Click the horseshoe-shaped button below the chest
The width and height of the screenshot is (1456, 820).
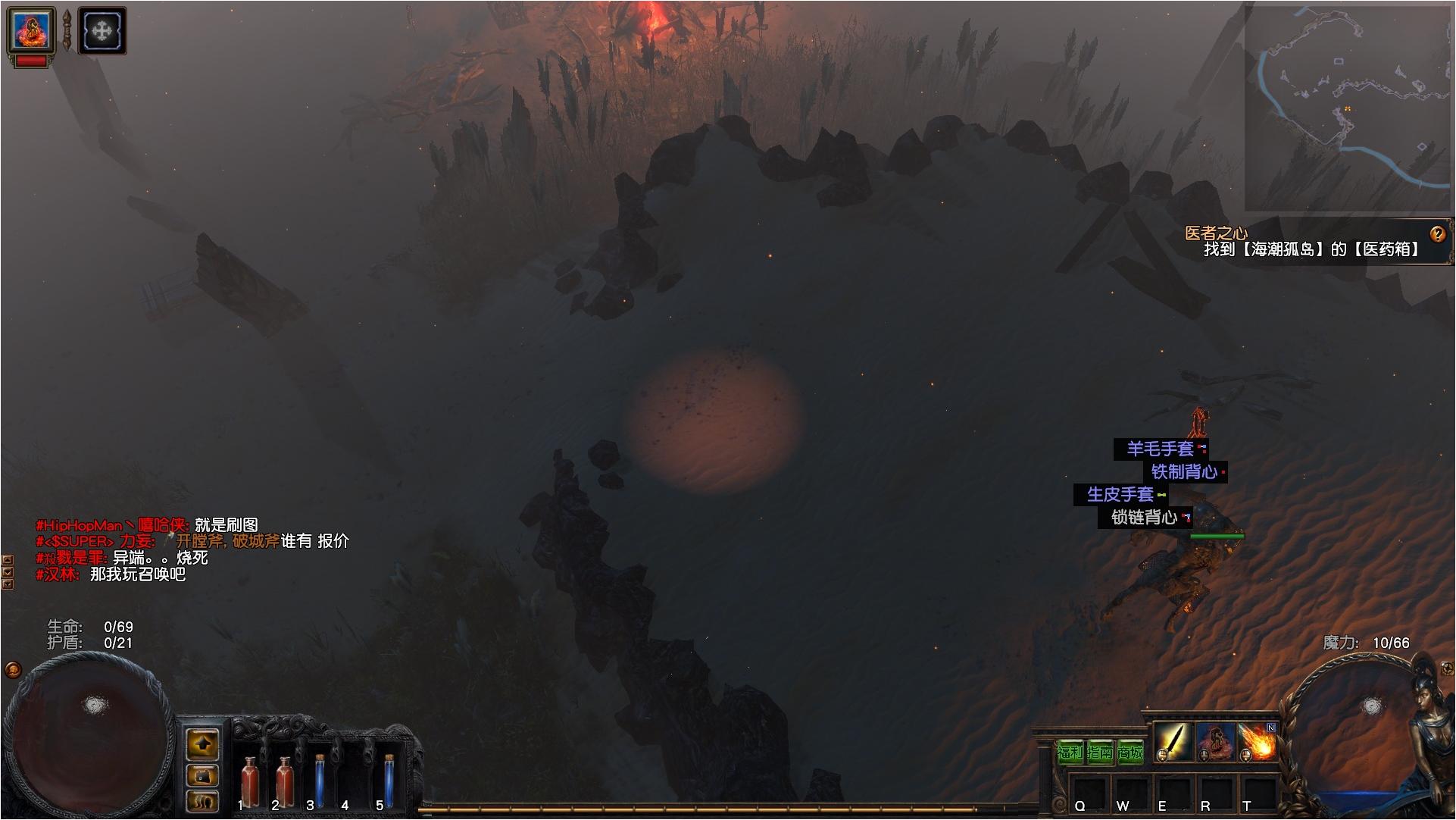coord(202,800)
